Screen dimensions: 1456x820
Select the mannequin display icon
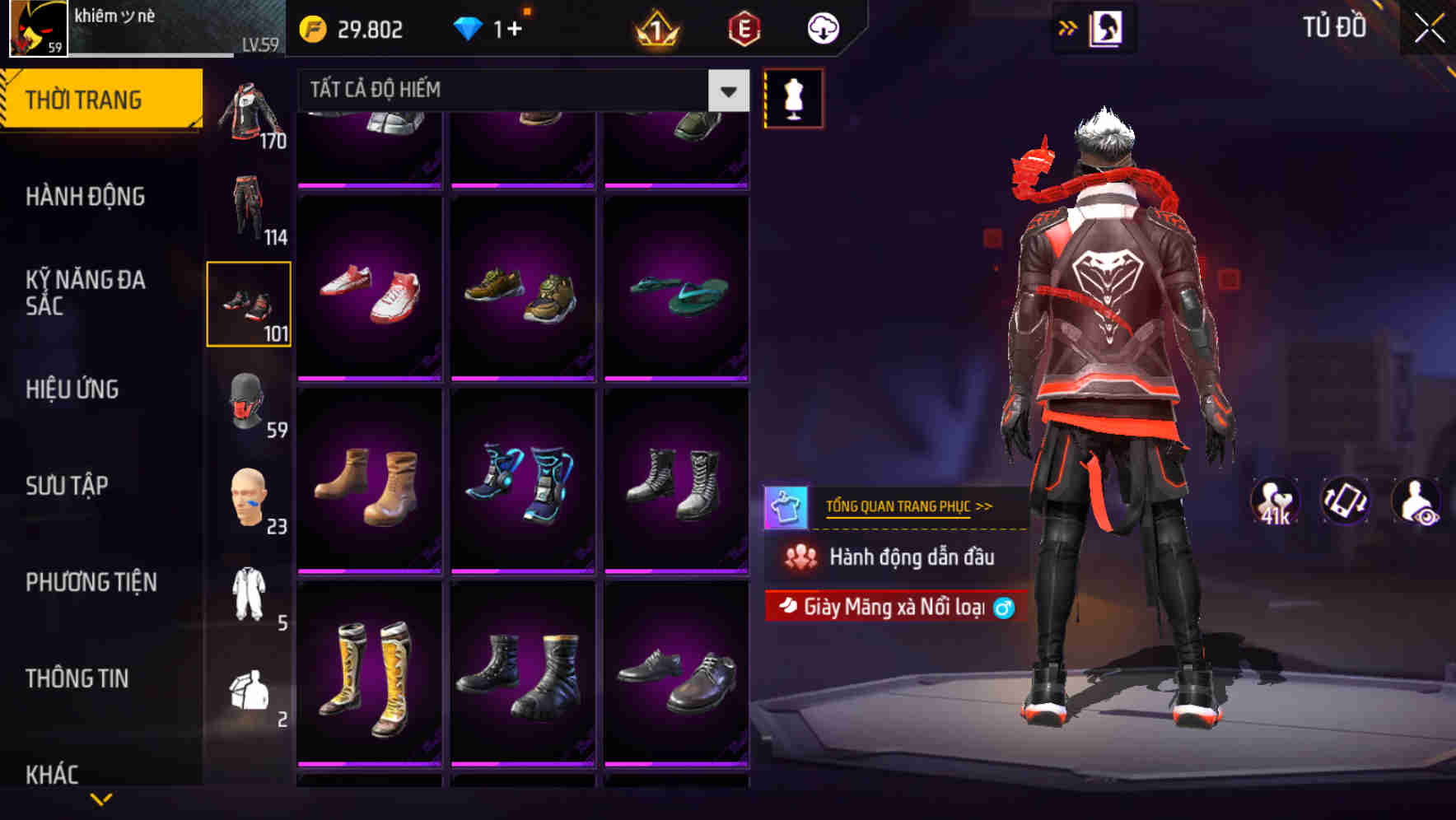coord(792,97)
